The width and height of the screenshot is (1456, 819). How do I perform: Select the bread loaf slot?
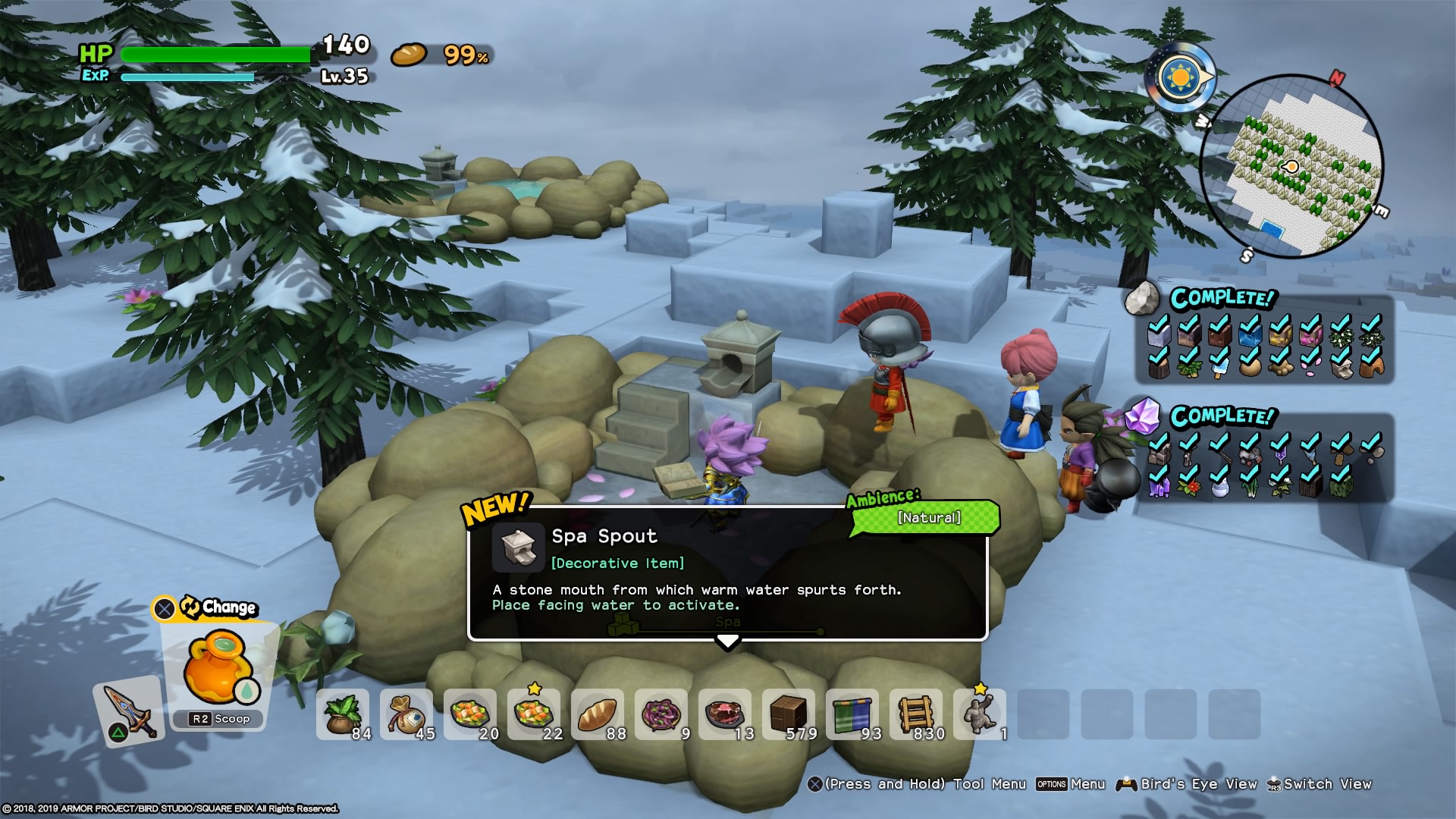click(598, 714)
